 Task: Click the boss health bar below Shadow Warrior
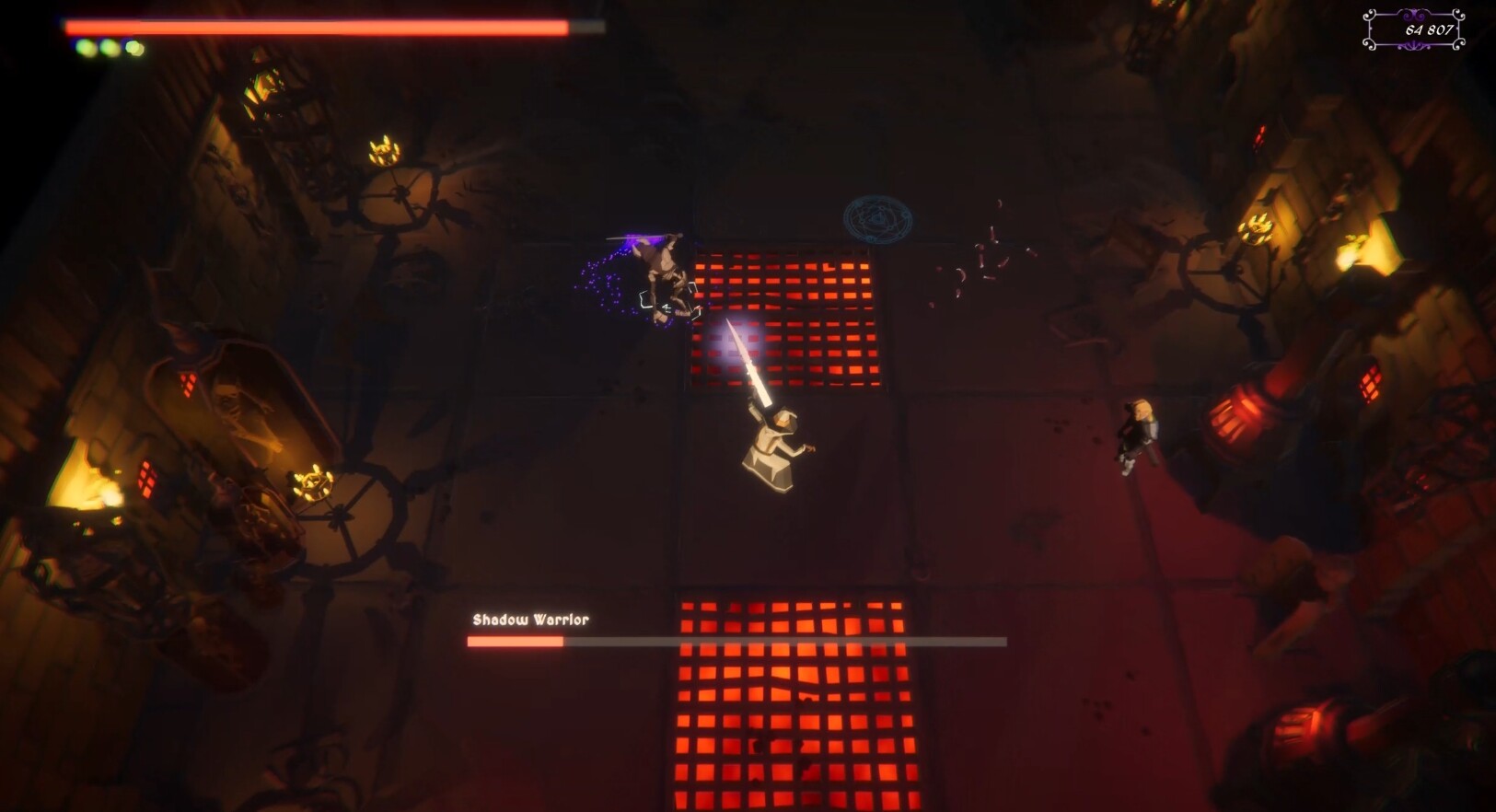(736, 639)
